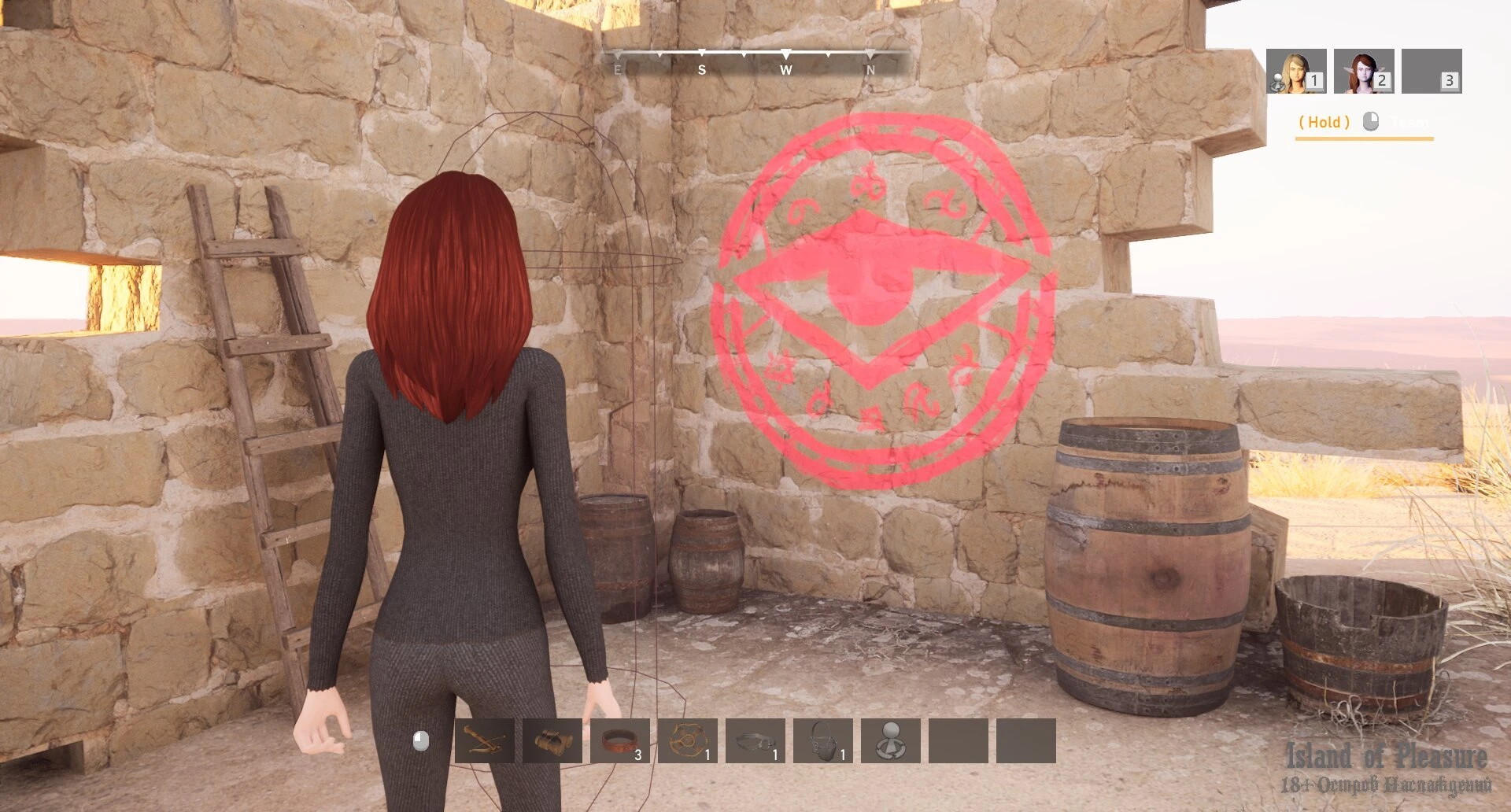Switch to blonde team member portrait 1
1511x812 pixels.
pyautogui.click(x=1296, y=72)
